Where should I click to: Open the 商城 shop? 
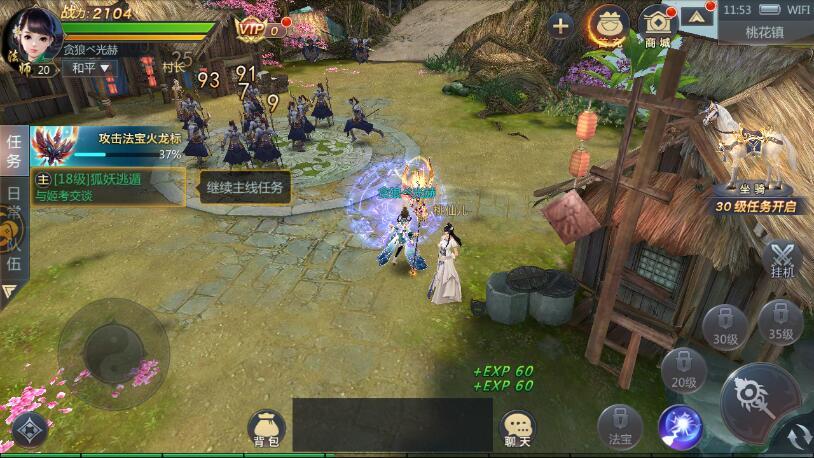[658, 26]
